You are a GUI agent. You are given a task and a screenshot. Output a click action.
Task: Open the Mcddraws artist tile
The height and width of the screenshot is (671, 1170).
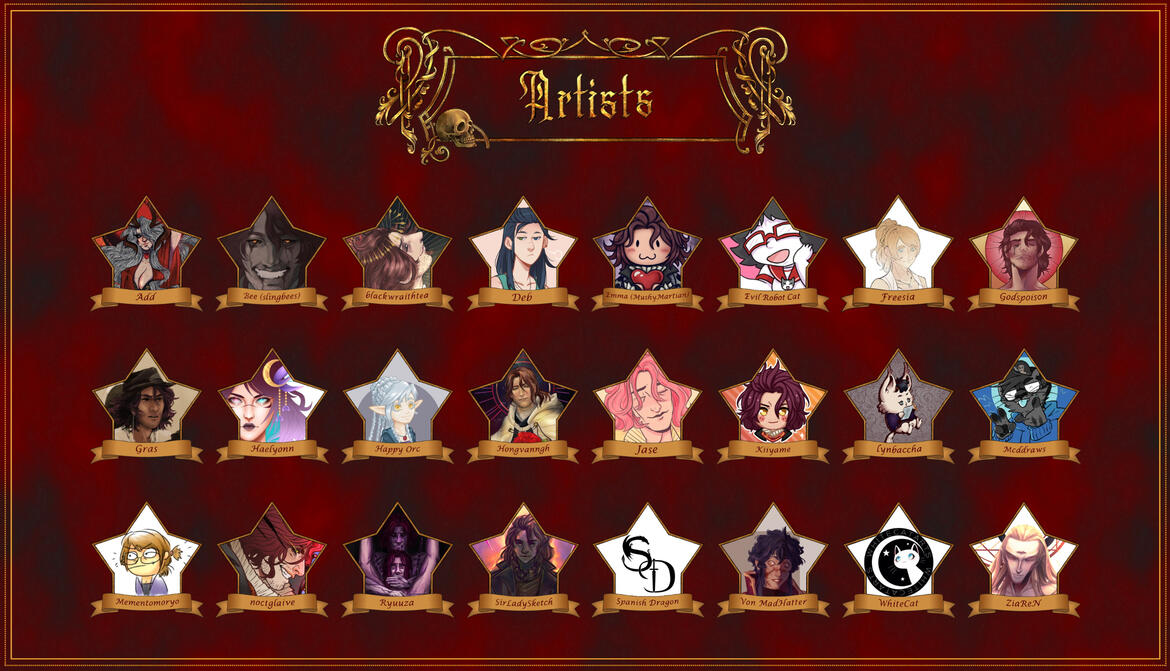(1023, 405)
